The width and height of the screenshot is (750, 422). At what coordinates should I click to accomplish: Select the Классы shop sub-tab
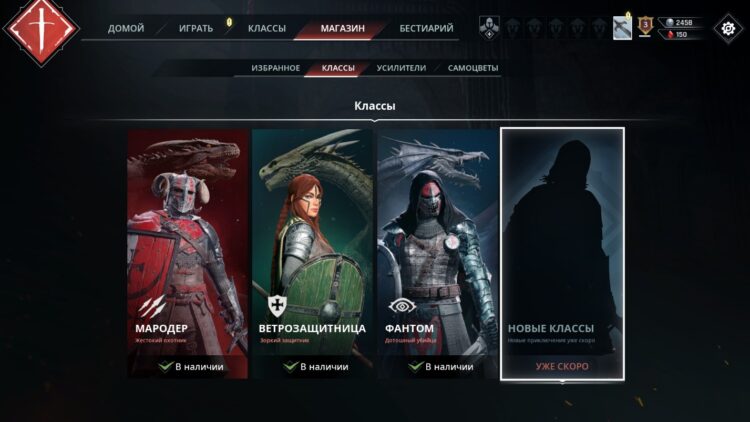click(338, 68)
